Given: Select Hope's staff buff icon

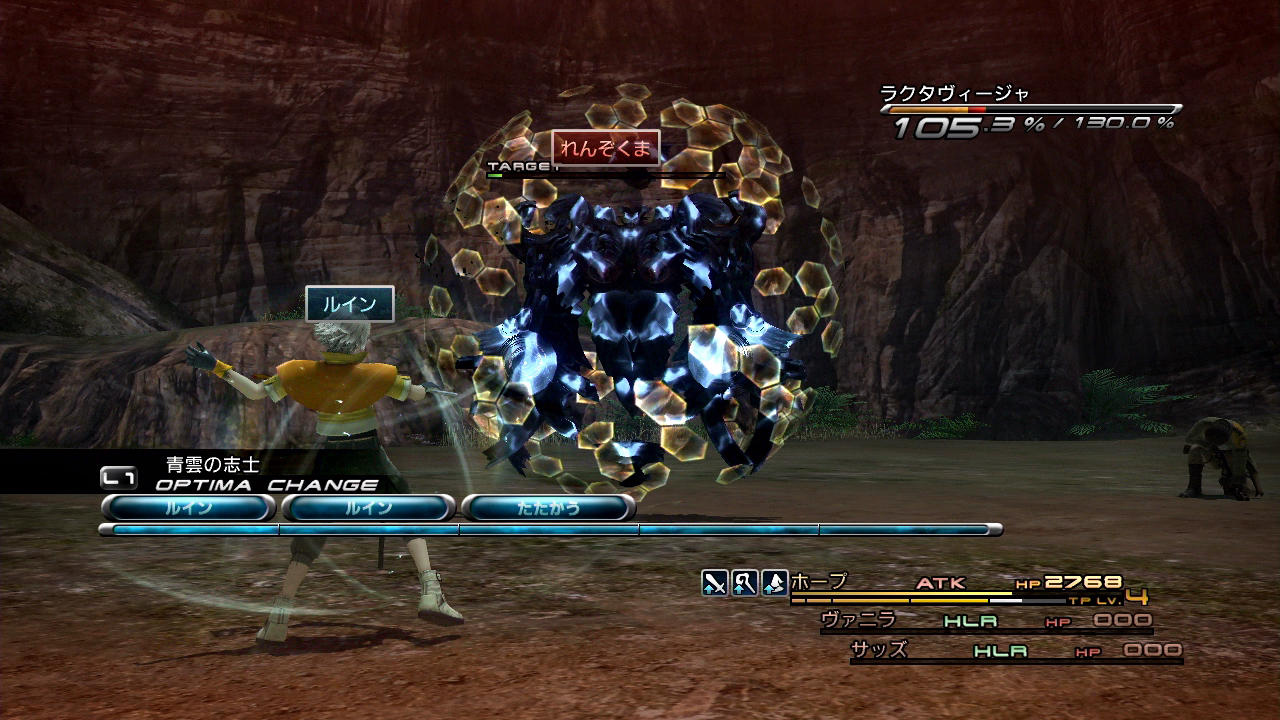Looking at the screenshot, I should (x=744, y=583).
